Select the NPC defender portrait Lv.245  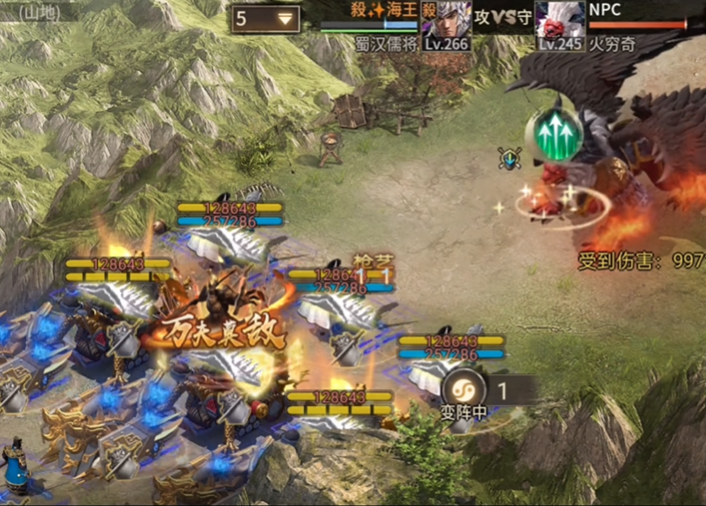click(x=560, y=20)
